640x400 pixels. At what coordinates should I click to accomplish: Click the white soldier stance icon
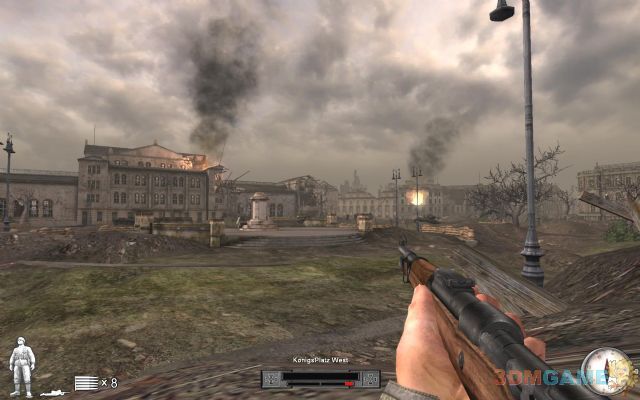click(21, 366)
